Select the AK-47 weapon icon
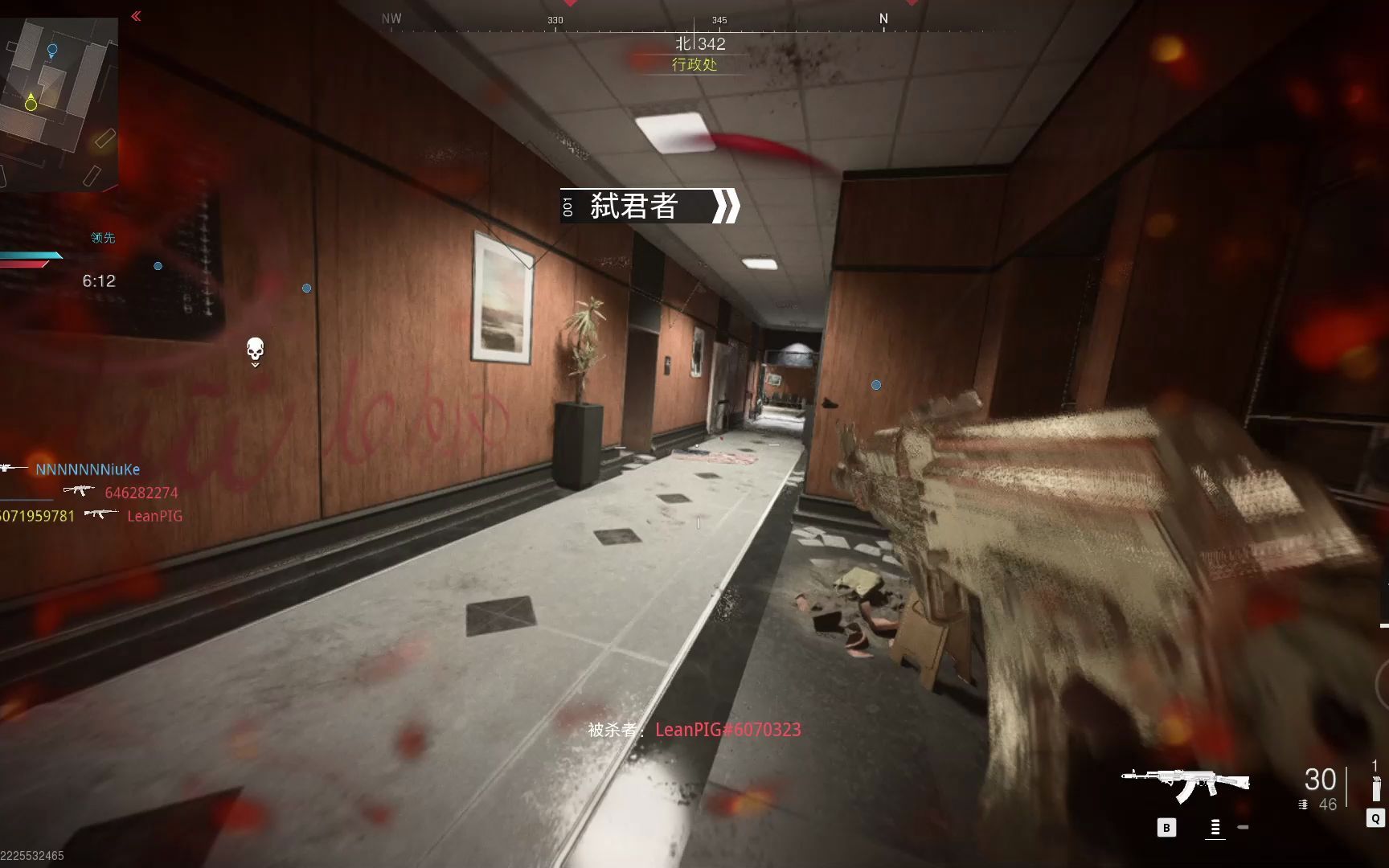This screenshot has width=1389, height=868. coord(1184,780)
